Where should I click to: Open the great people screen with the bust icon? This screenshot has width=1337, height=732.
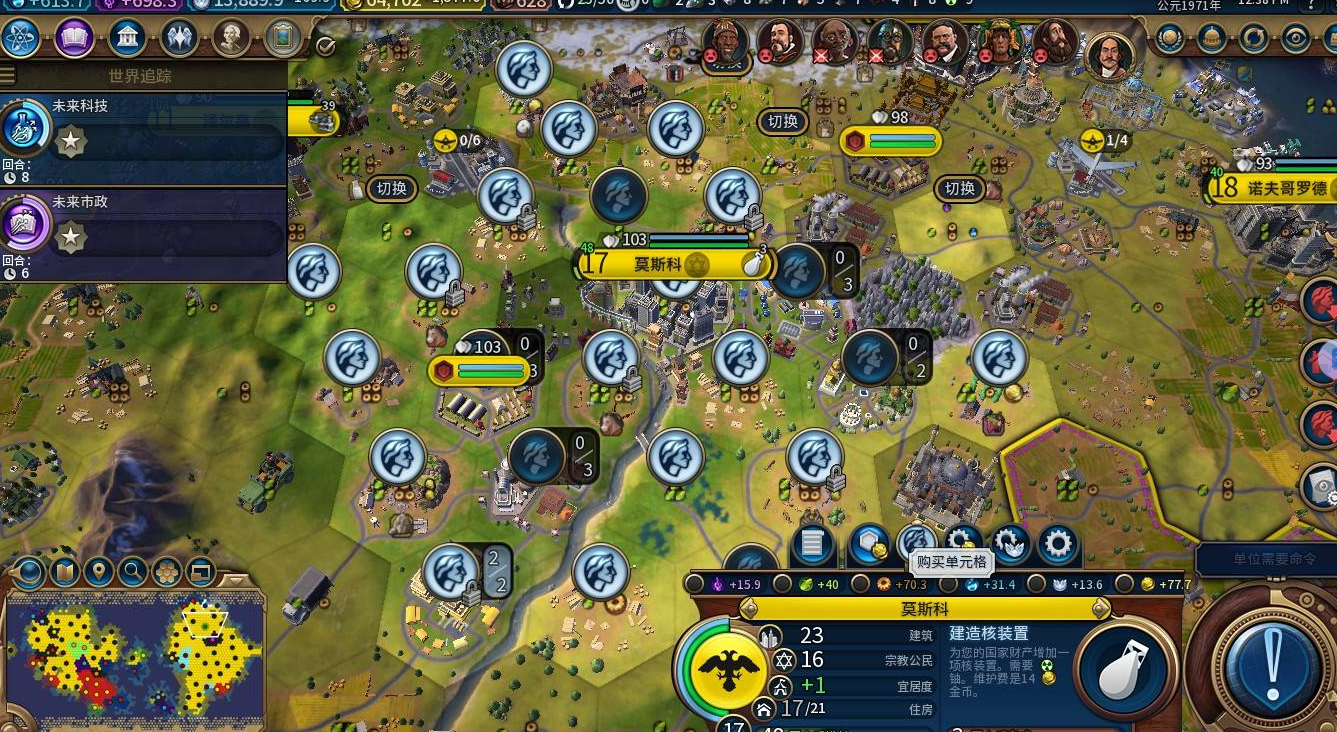point(231,38)
